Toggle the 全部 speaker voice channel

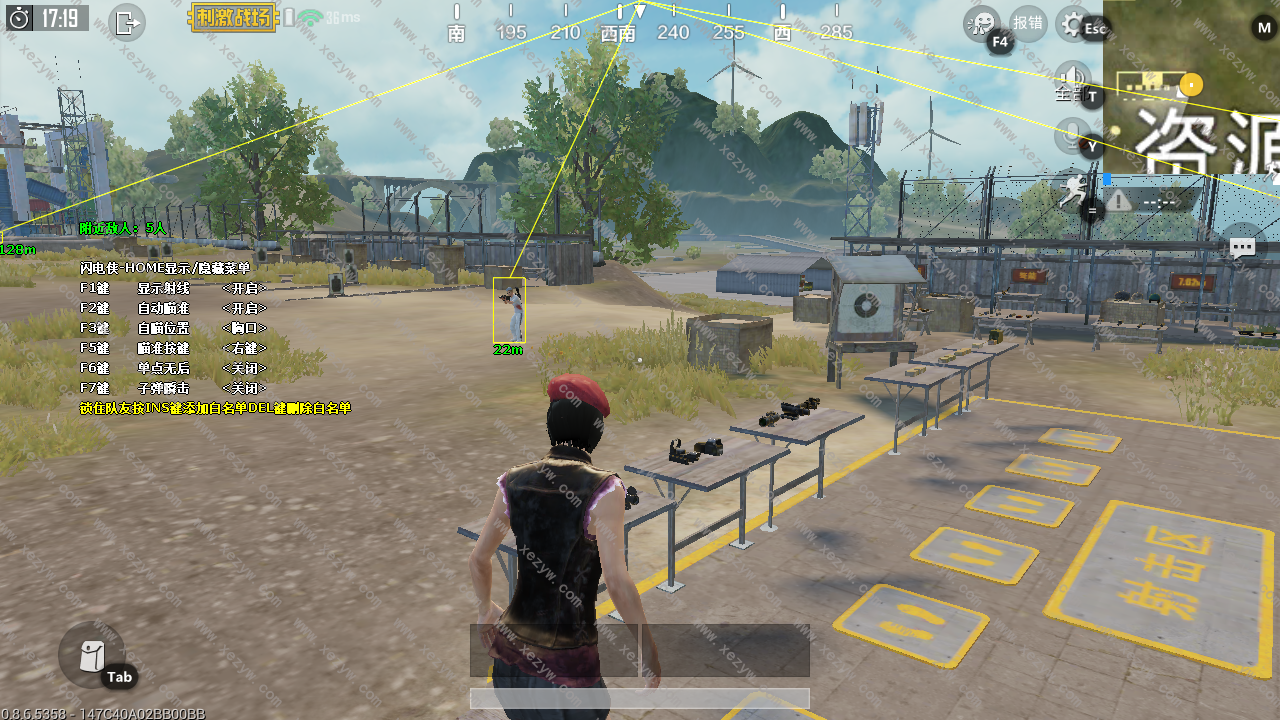(x=1073, y=80)
